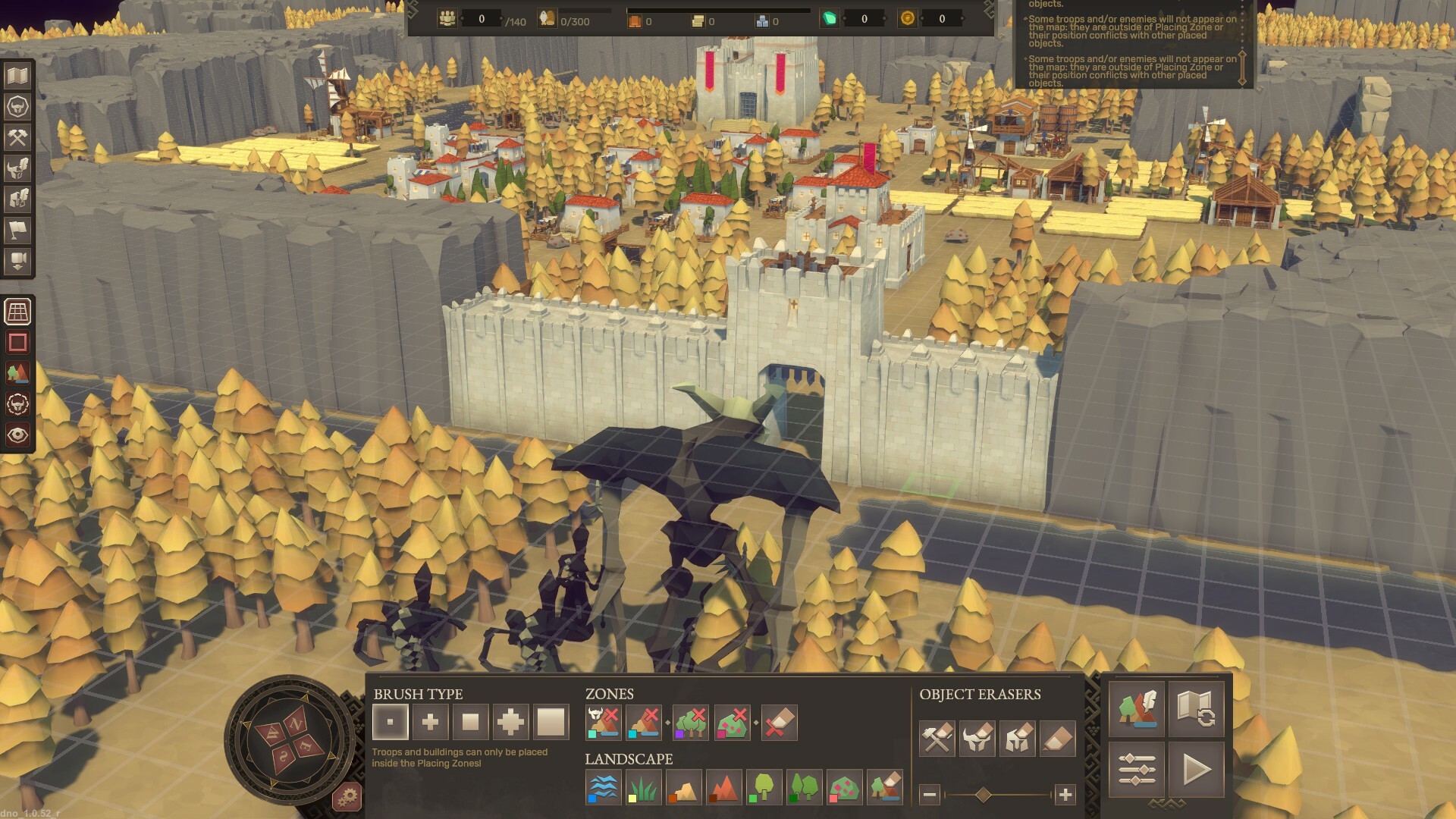Pick the single green tree landscape tool

tap(764, 788)
